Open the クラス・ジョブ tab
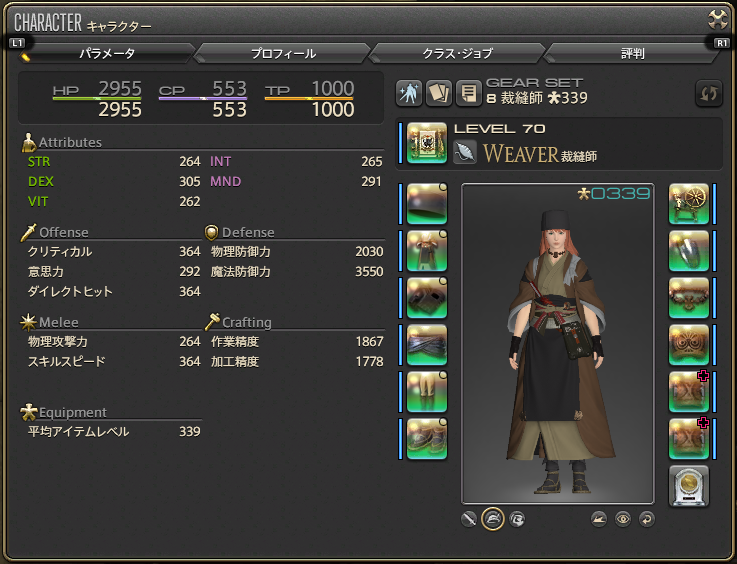737x564 pixels. click(457, 53)
